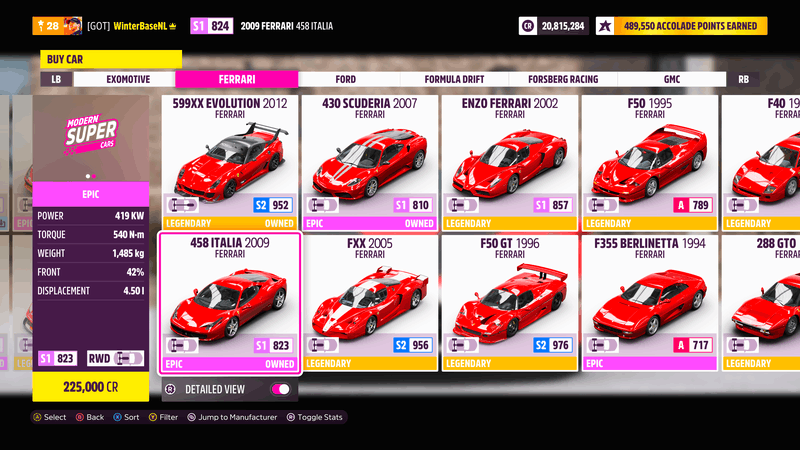Screen dimensions: 800x450
Task: Select the Enzo Ferrari 2002 tile
Action: coord(510,162)
